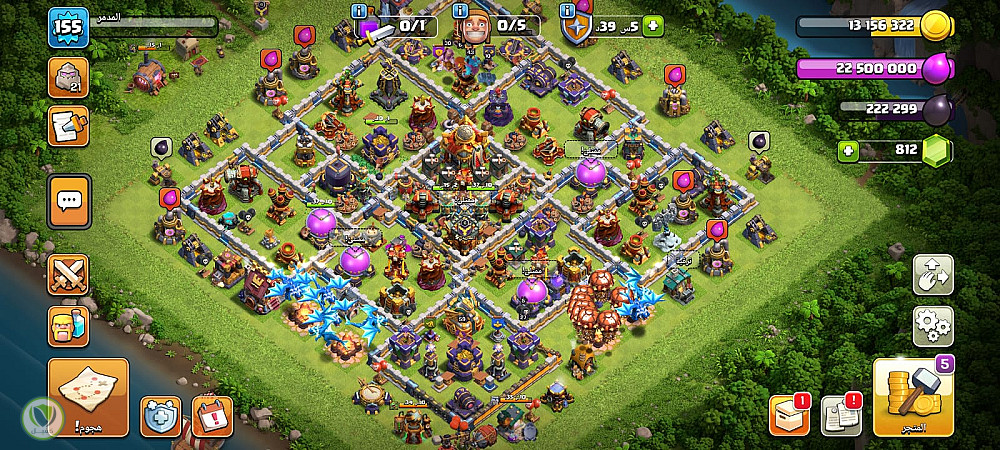Open the base layout editor button

tap(932, 275)
